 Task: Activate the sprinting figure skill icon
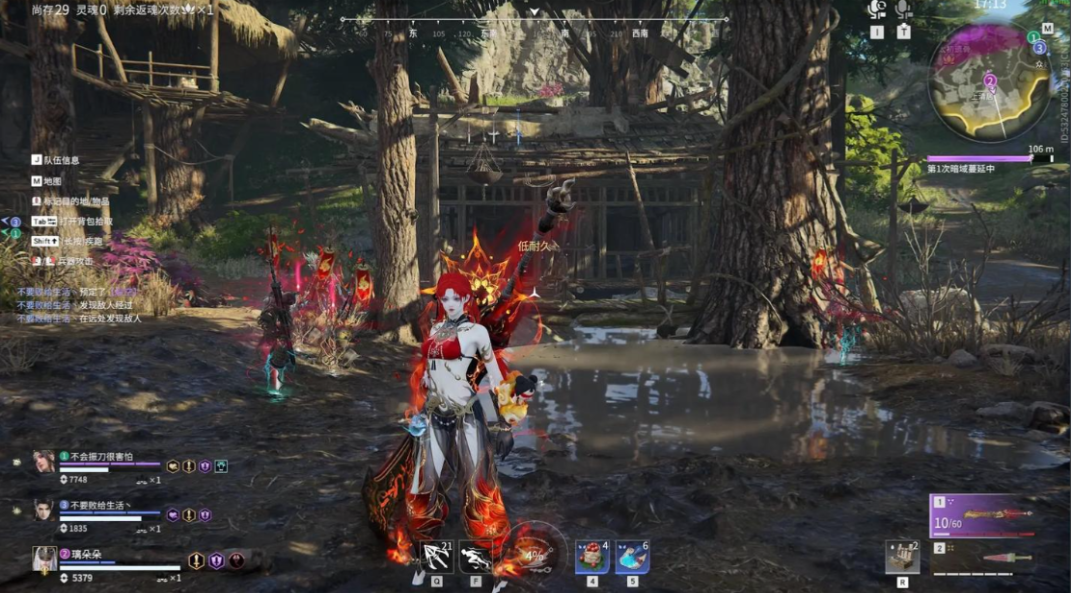(476, 556)
